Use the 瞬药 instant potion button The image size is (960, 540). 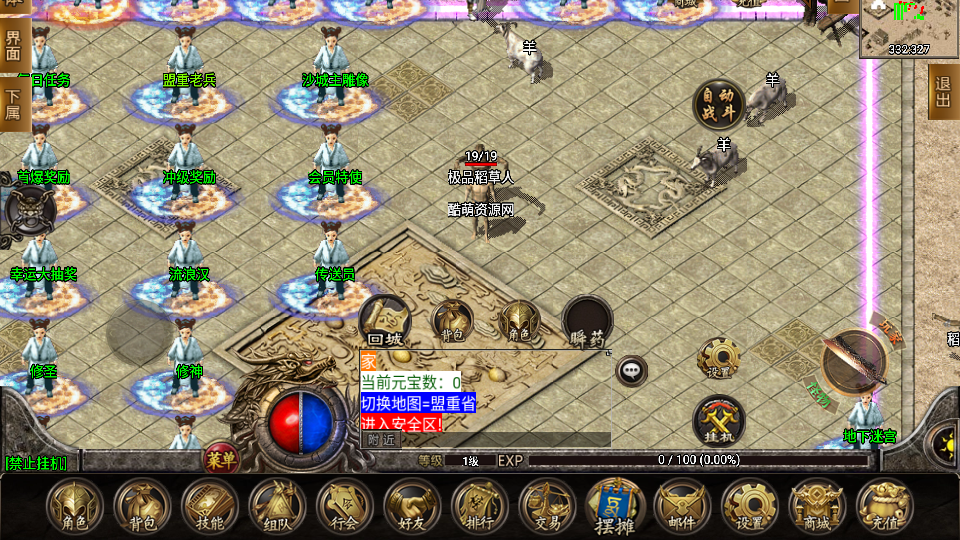[x=587, y=321]
